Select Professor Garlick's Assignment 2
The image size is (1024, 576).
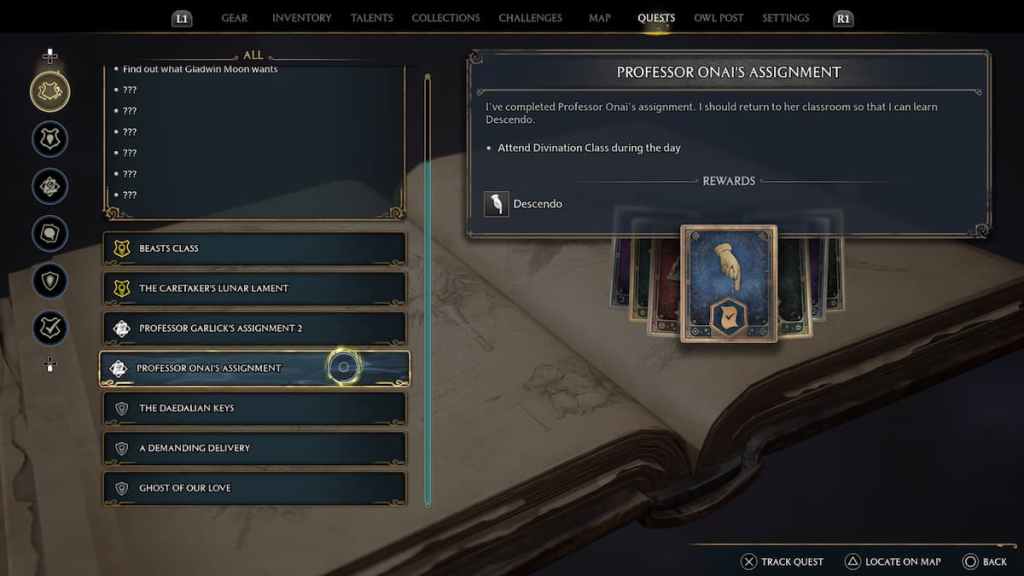tap(255, 328)
